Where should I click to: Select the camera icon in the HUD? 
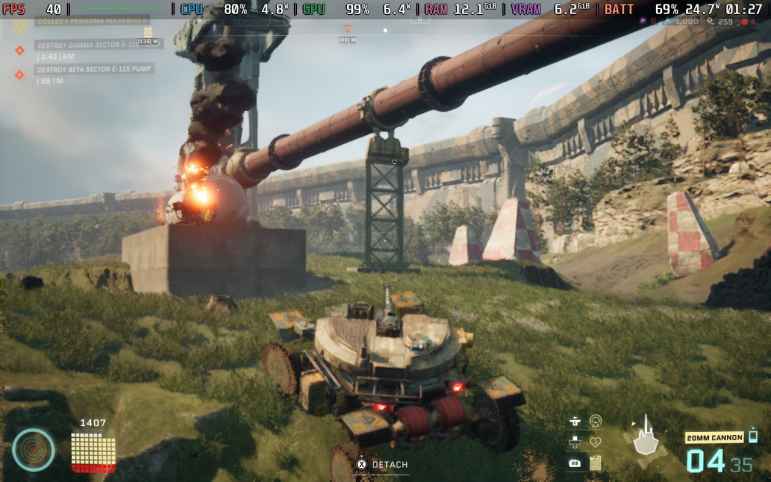575,463
